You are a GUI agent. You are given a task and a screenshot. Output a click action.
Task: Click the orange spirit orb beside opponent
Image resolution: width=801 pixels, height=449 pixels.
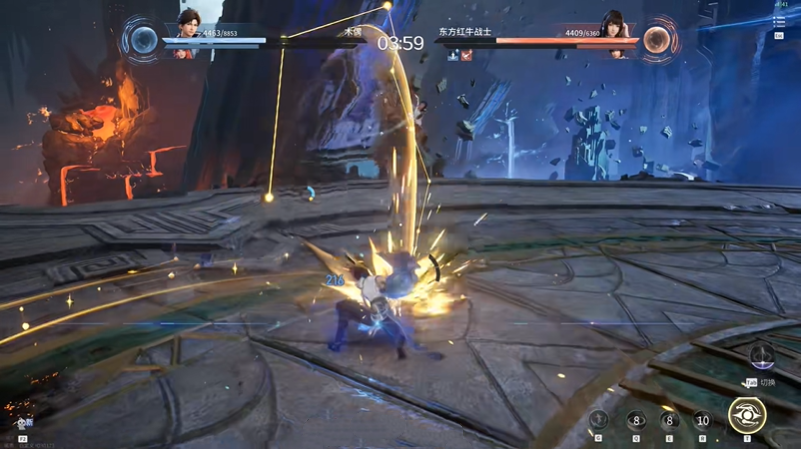[657, 40]
